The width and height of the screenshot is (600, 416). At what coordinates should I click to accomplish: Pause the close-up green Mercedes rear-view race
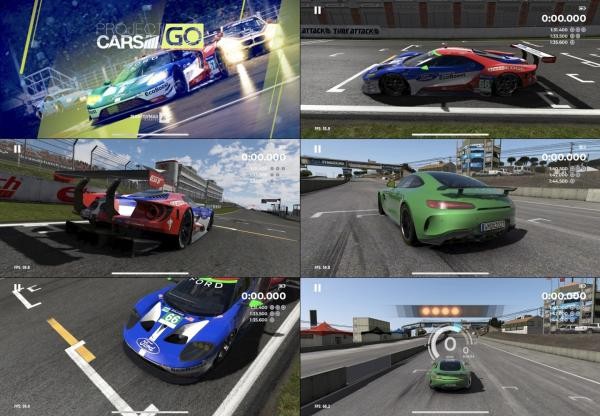318,150
